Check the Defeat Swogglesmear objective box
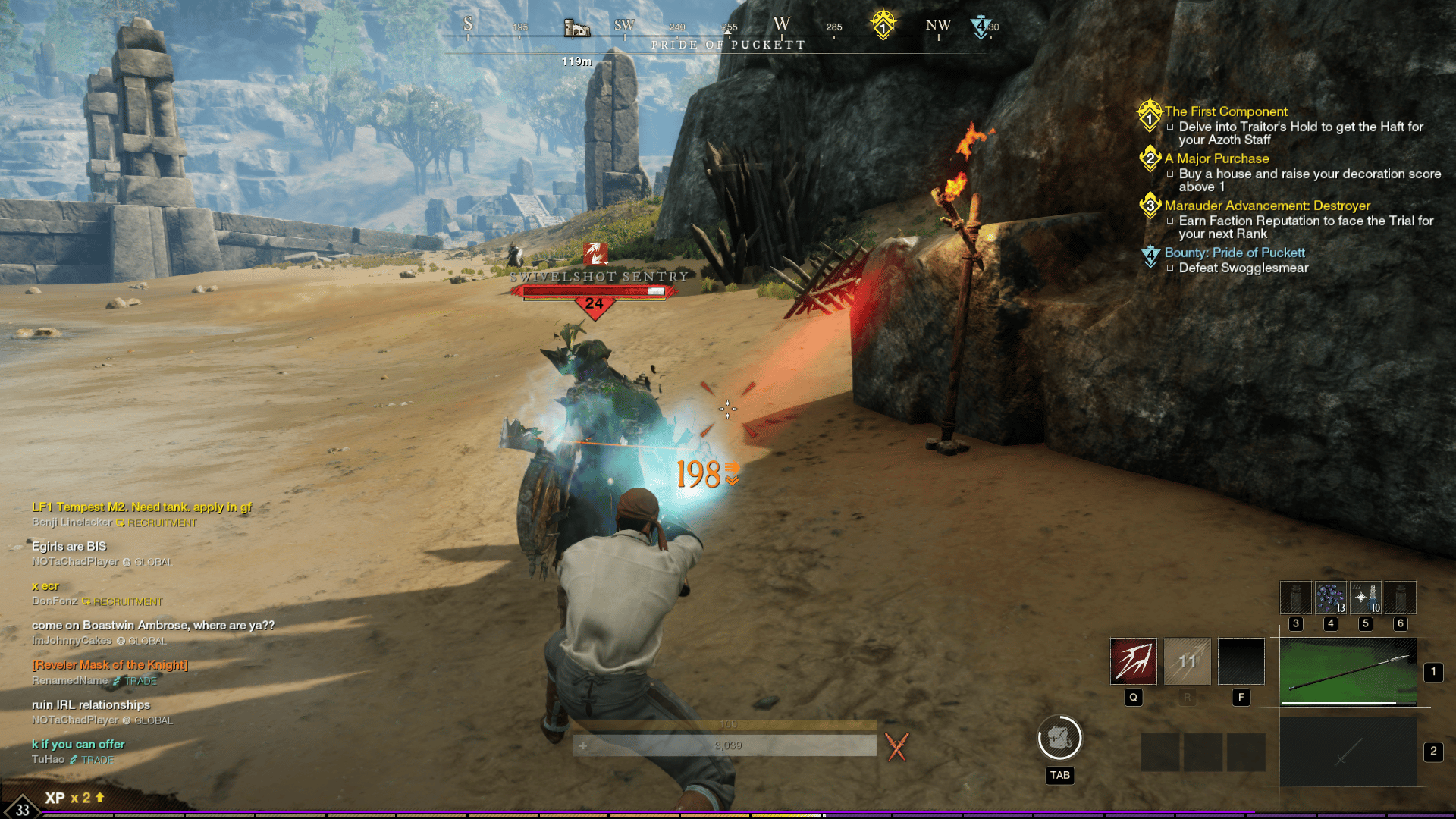 coord(1169,268)
